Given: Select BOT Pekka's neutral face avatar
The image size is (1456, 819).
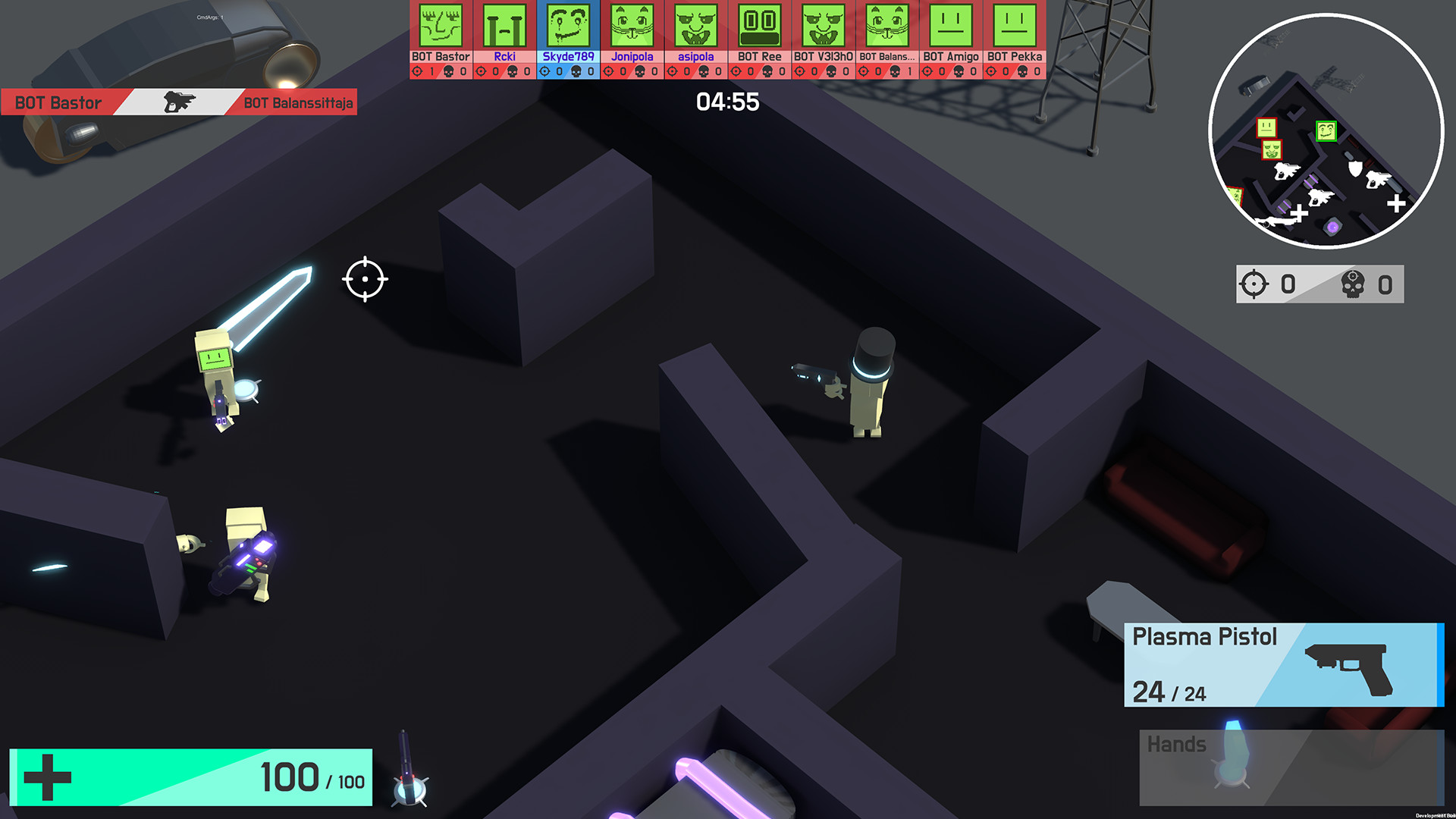Looking at the screenshot, I should (1013, 27).
